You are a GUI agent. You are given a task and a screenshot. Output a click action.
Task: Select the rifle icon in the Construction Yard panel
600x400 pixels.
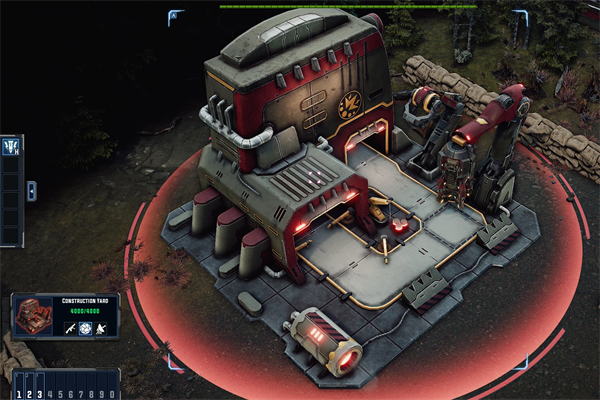71,327
